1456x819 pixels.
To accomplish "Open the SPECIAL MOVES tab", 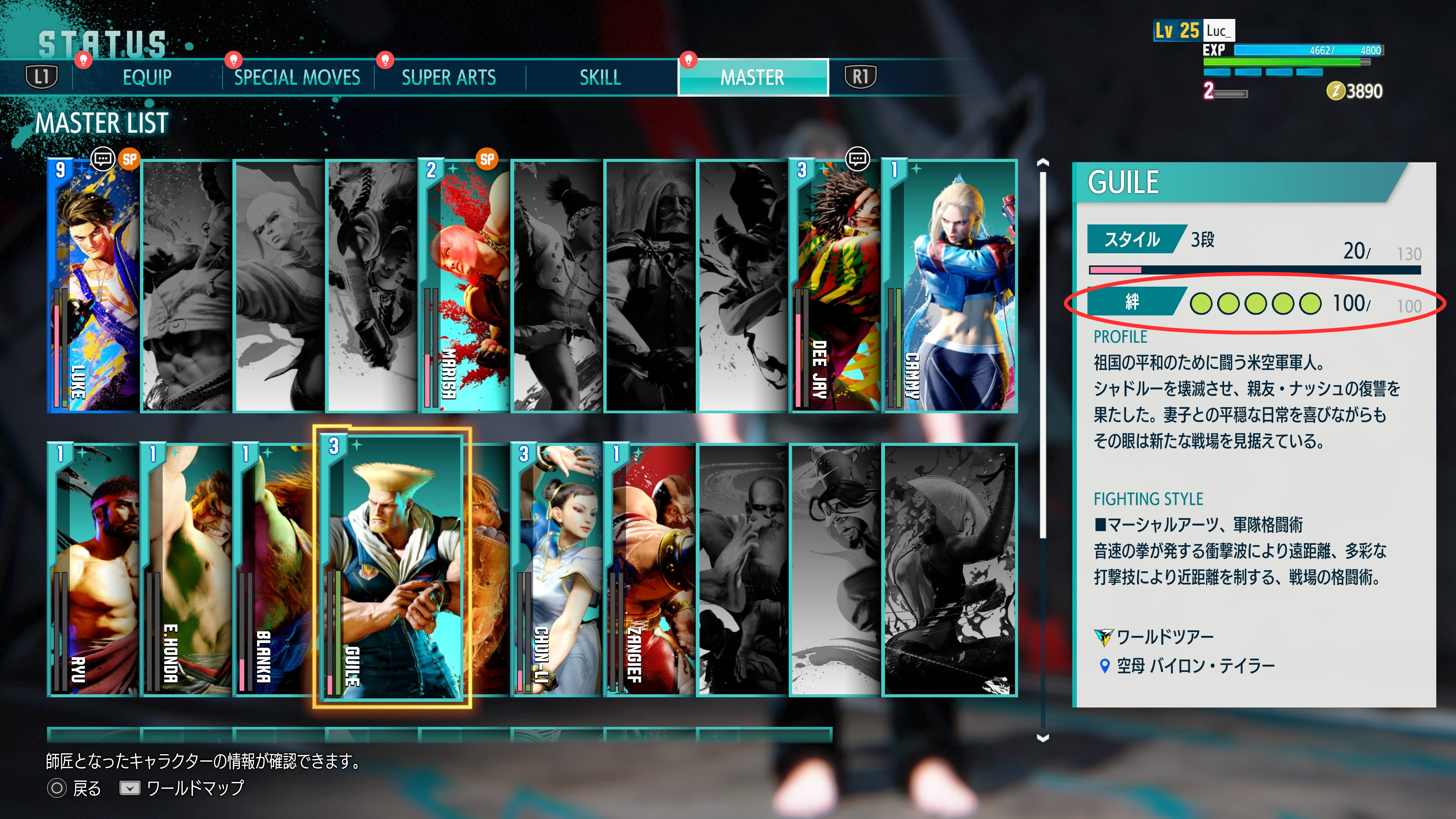I will click(x=297, y=77).
